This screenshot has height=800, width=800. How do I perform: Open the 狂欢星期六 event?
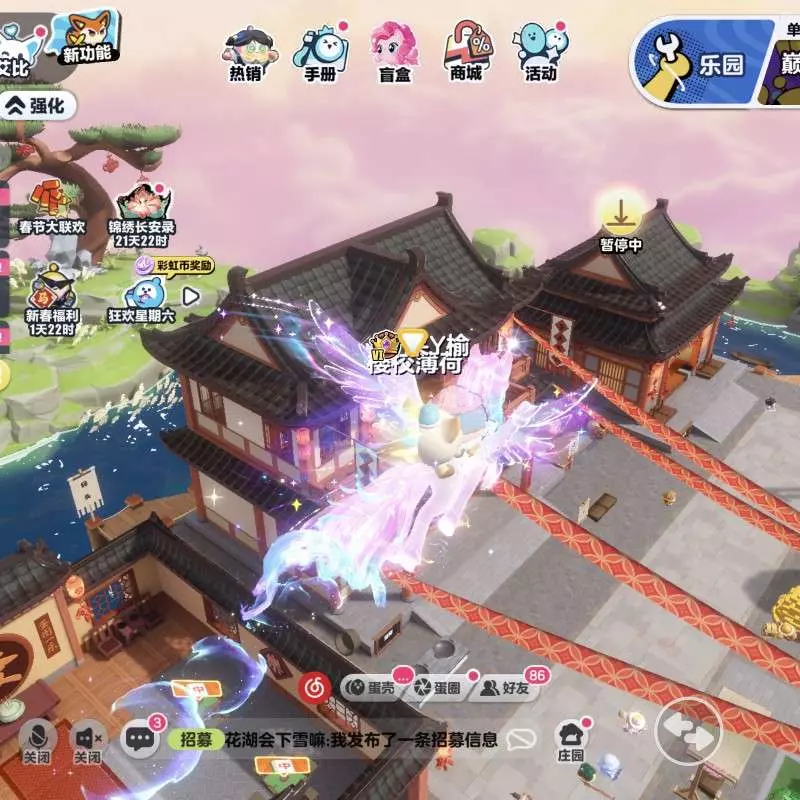[148, 295]
